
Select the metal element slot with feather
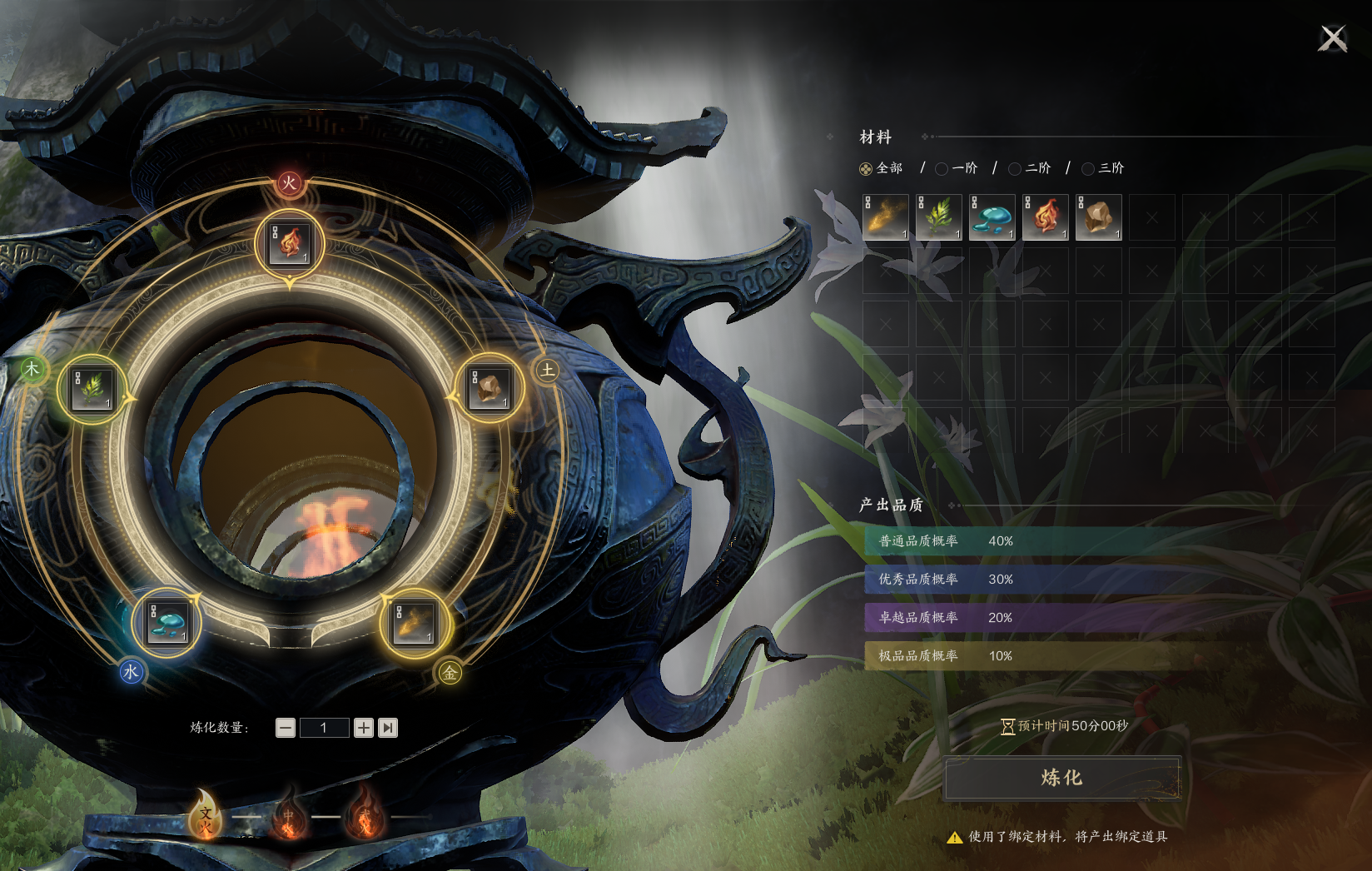(414, 623)
